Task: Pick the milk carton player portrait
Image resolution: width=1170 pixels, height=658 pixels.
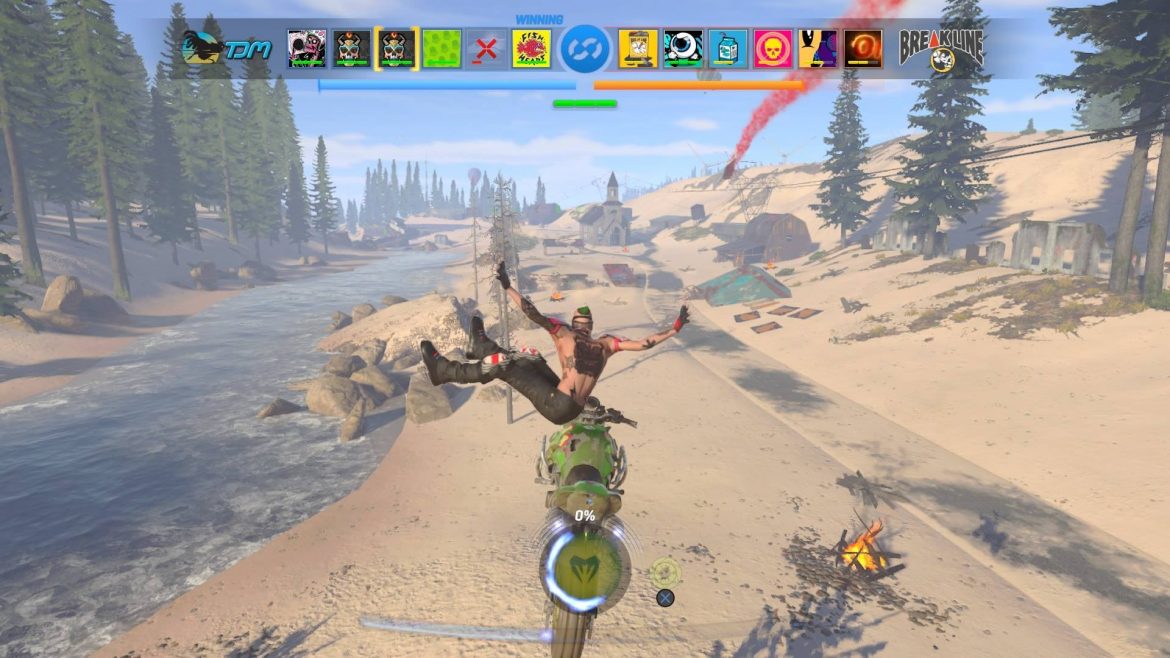Action: 728,48
